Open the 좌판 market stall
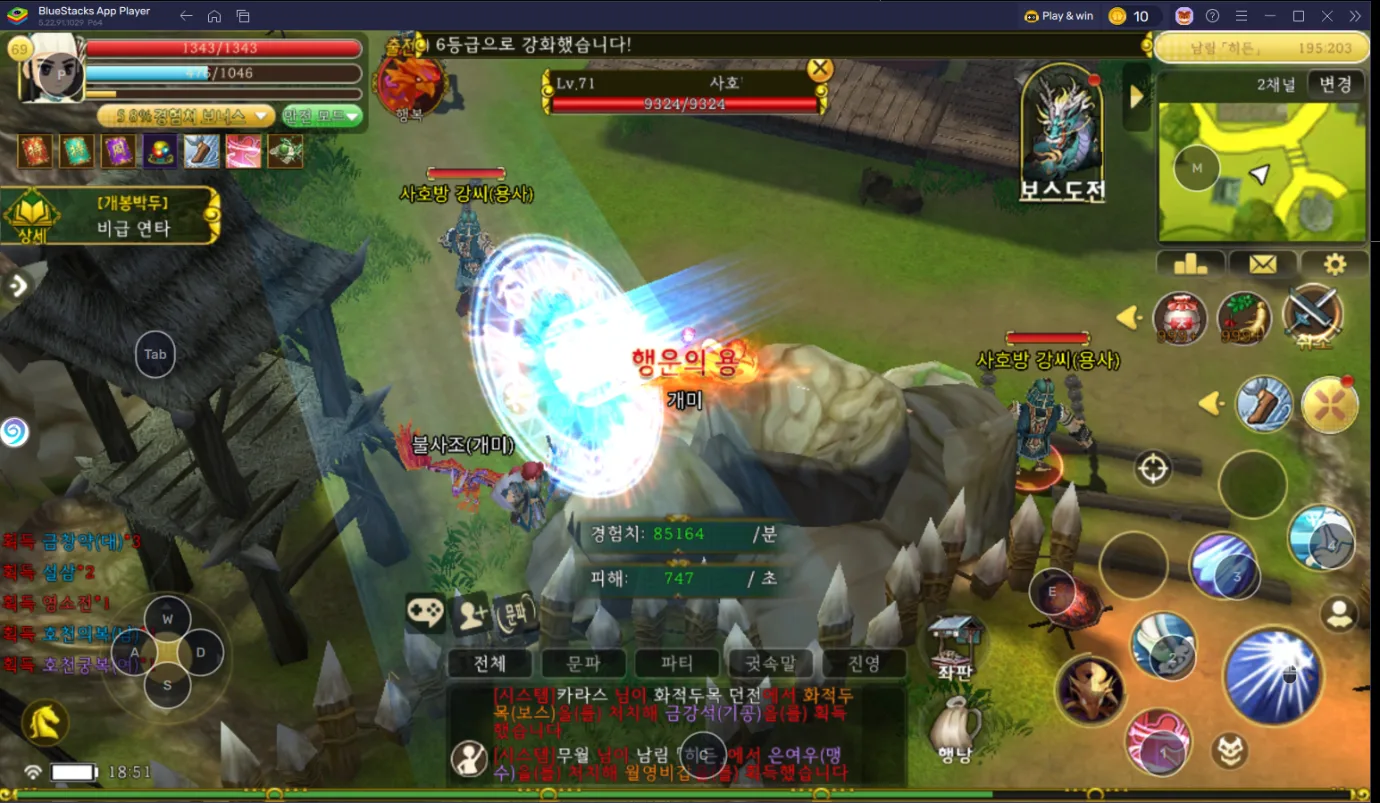The image size is (1380, 803). click(x=955, y=645)
